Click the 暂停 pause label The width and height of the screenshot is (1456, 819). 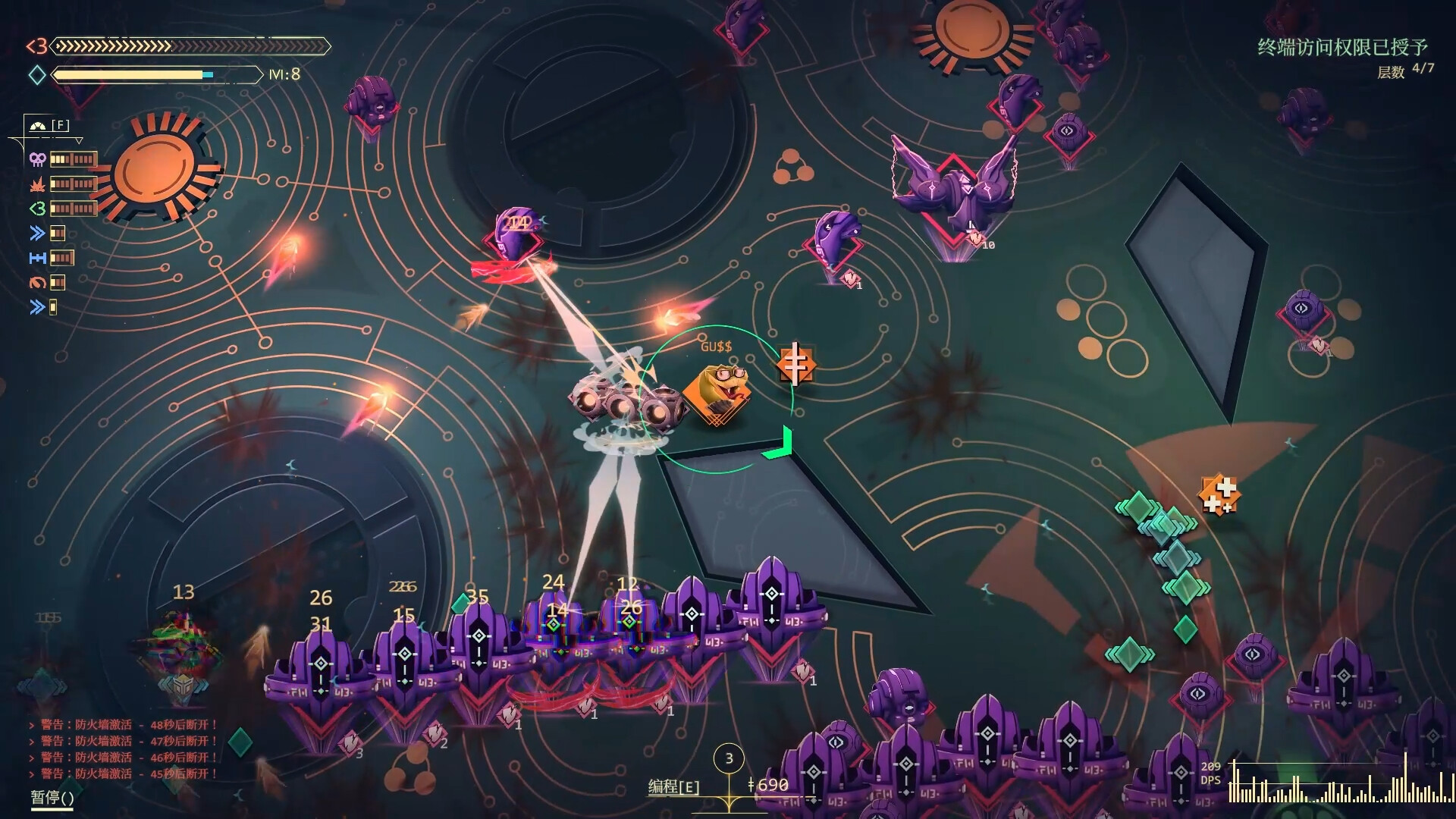coord(52,797)
